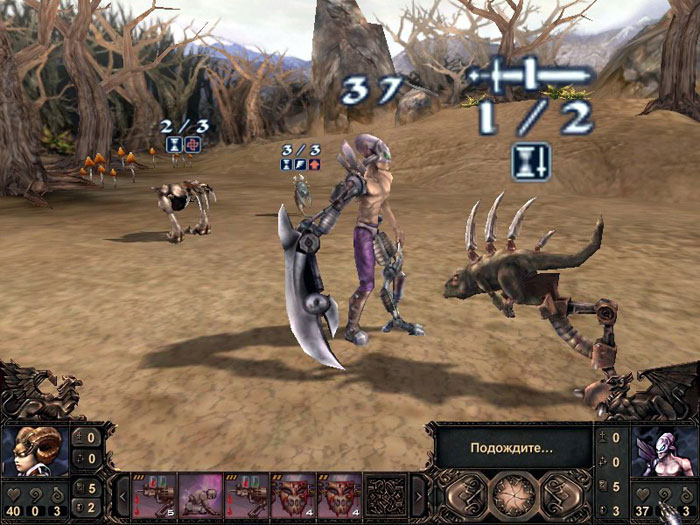Image resolution: width=700 pixels, height=525 pixels.
Task: Show previous cards with the left arrow
Action: pyautogui.click(x=123, y=495)
